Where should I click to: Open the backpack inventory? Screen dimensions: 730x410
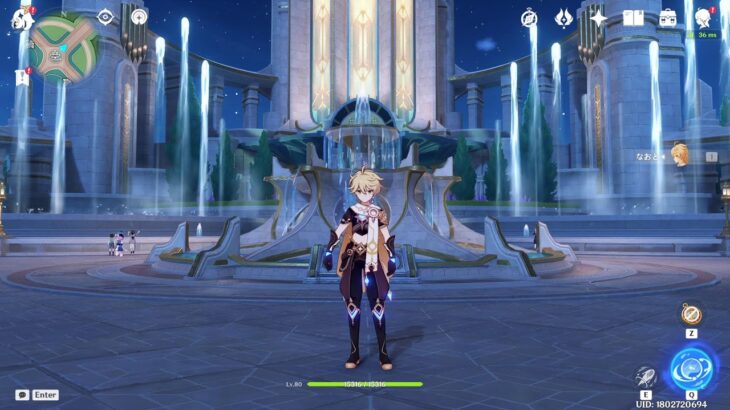coord(667,18)
